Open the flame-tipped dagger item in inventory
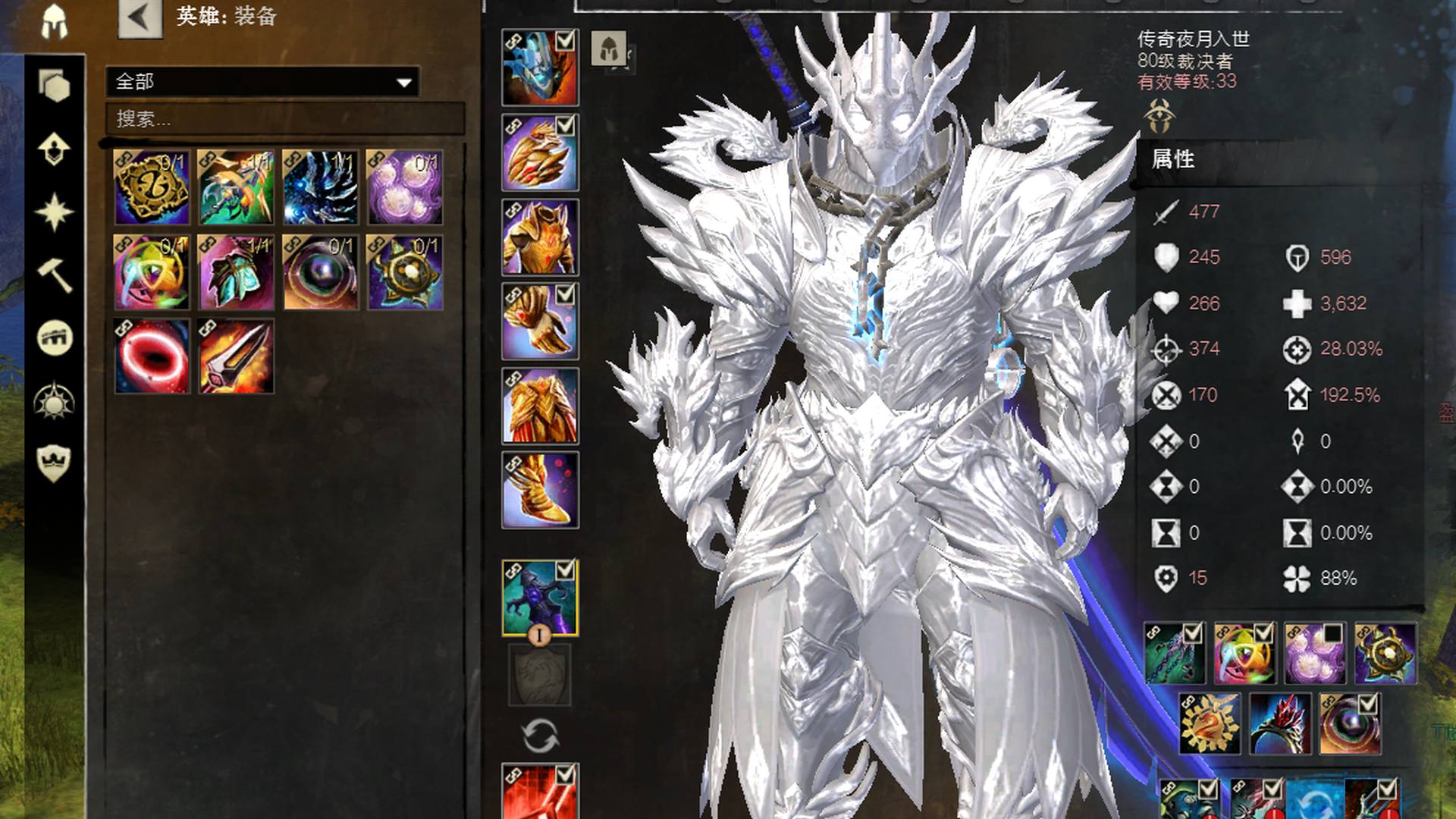 (x=236, y=356)
